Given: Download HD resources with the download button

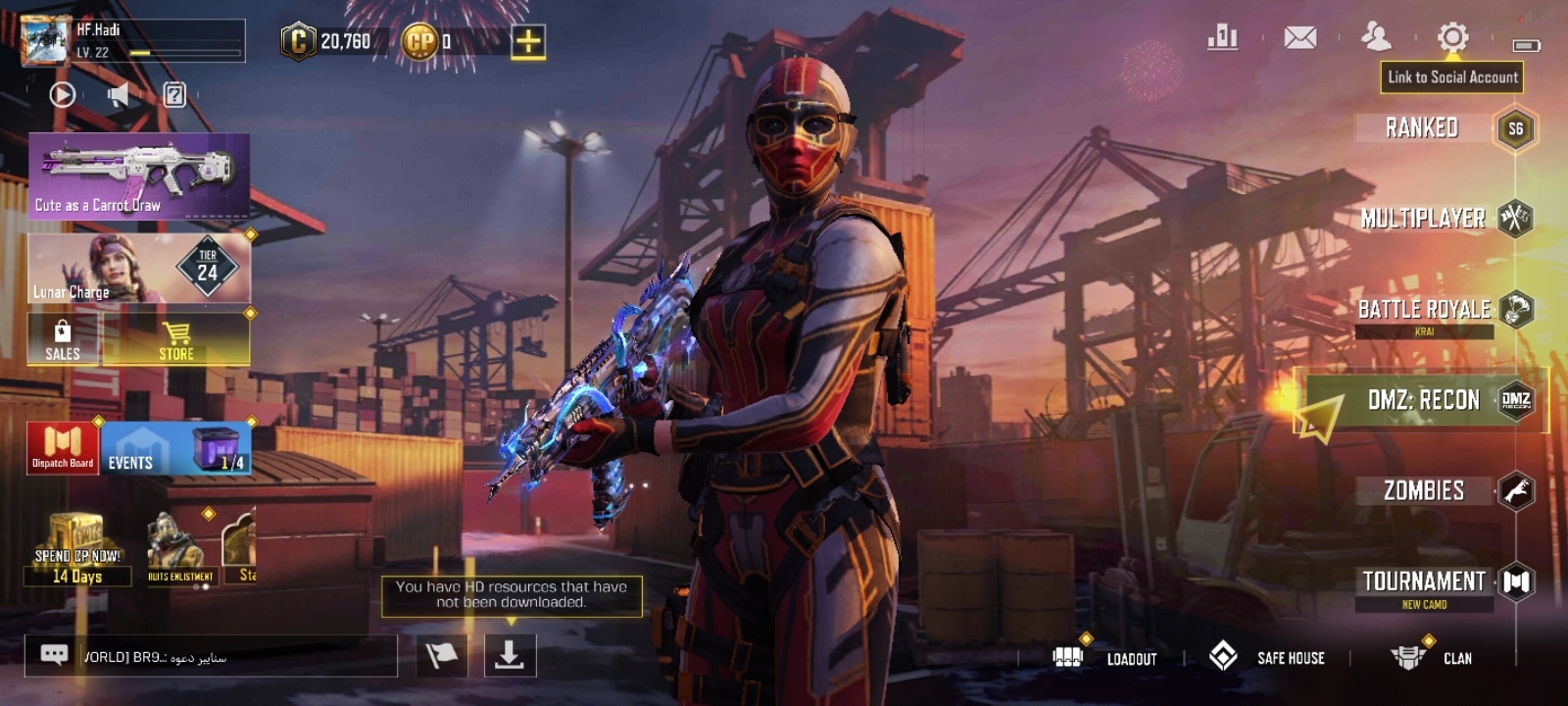Looking at the screenshot, I should coord(510,655).
